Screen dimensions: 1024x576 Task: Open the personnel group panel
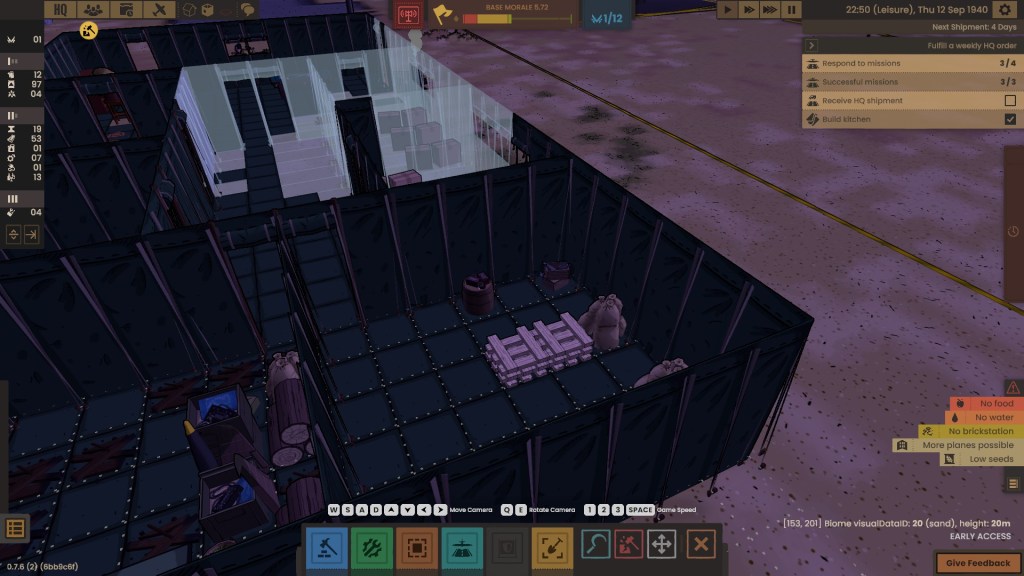92,10
